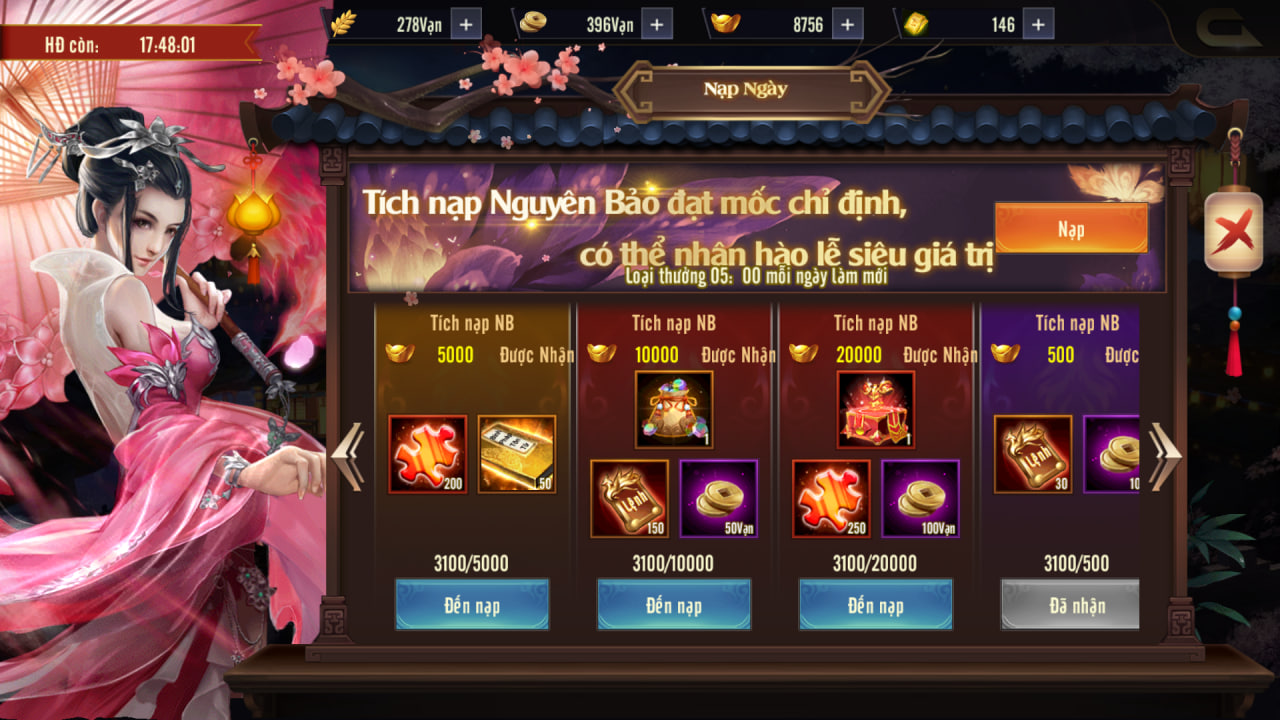Inspect the gold bar reward x50
The height and width of the screenshot is (720, 1280).
tap(517, 454)
